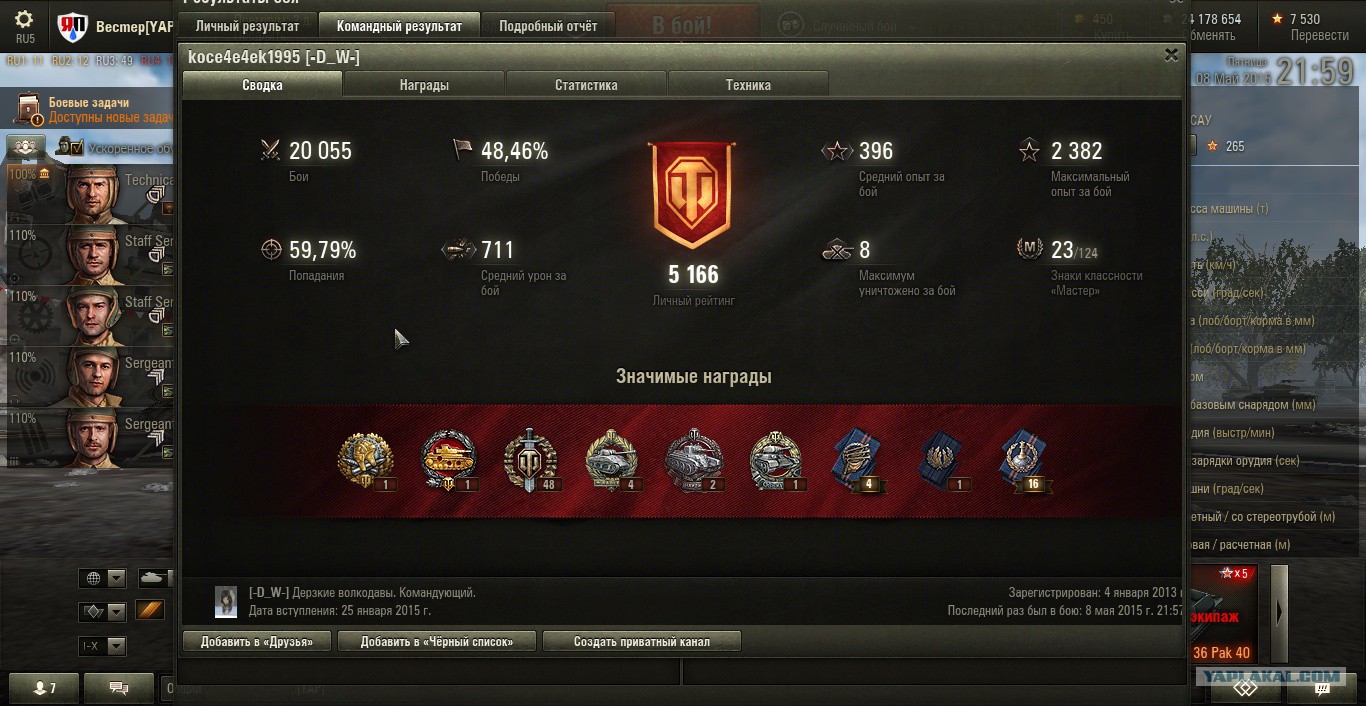
Task: Open the contacts button showing 7
Action: pos(44,688)
